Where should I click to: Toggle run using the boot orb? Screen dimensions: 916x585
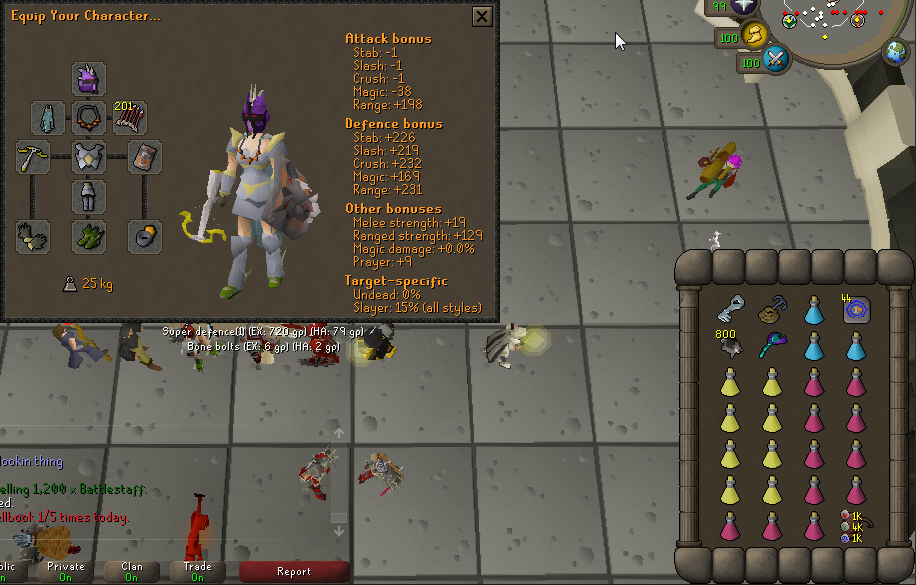point(756,36)
